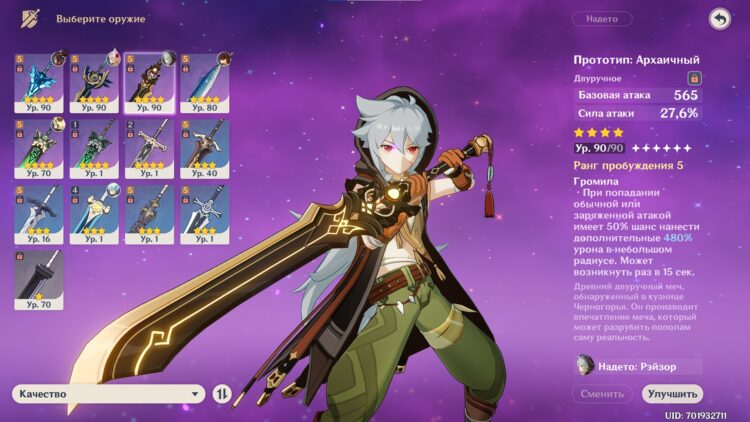Go back using the return arrow button
Screen dimensions: 750x422
[x=719, y=19]
